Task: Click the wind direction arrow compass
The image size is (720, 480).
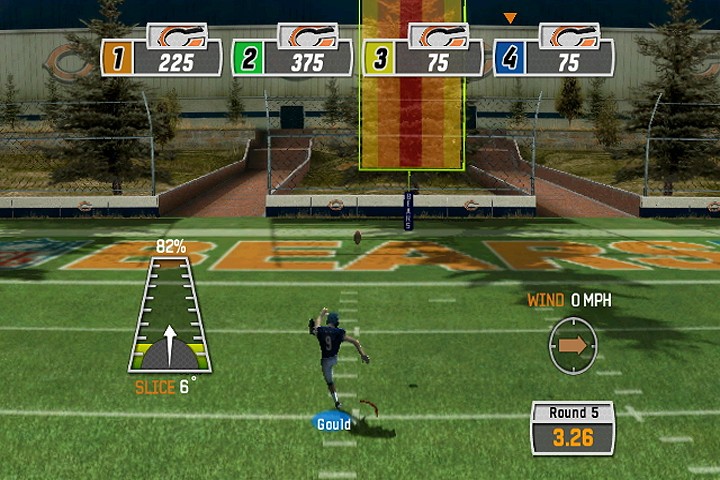Action: point(573,345)
